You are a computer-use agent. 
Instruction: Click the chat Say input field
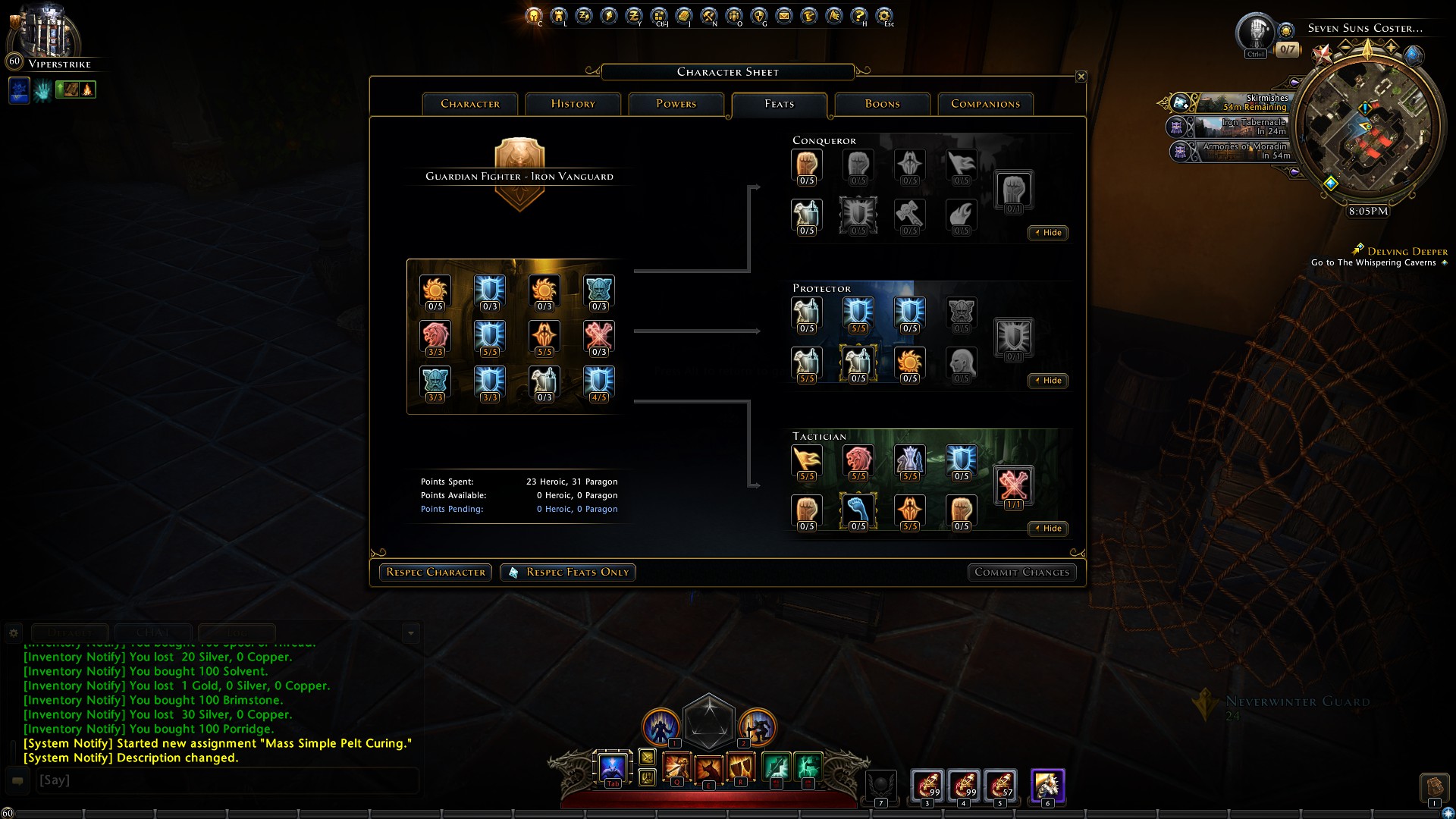coord(226,780)
